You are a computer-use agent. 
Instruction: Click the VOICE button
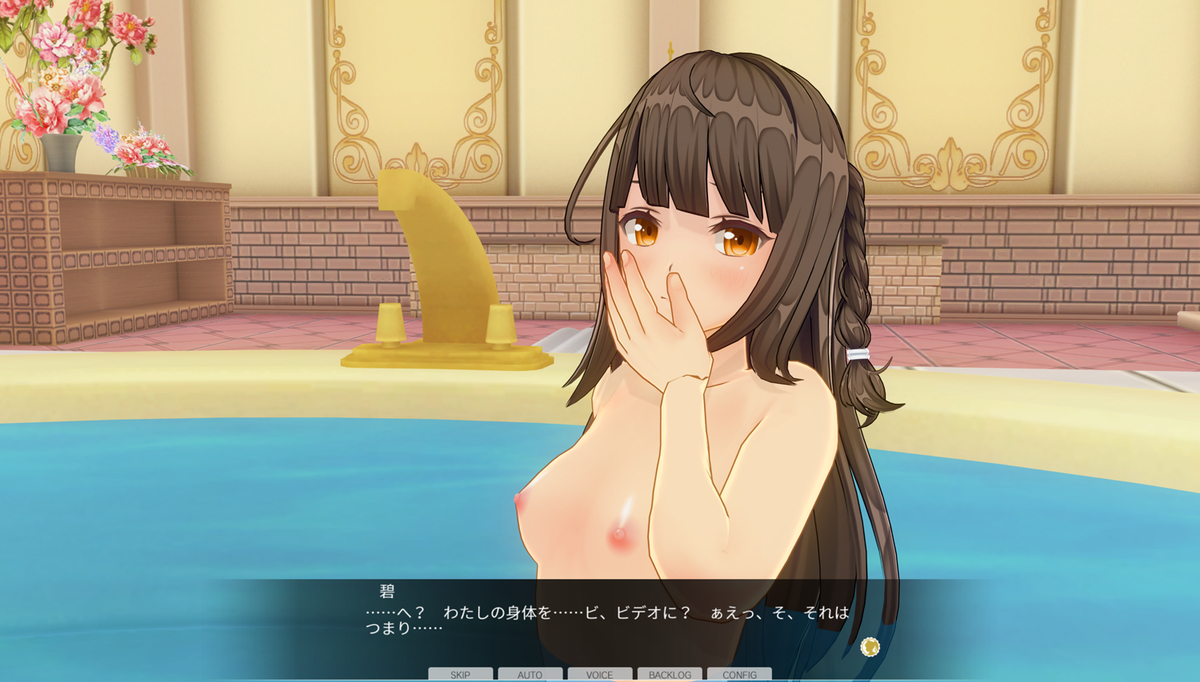tap(599, 675)
